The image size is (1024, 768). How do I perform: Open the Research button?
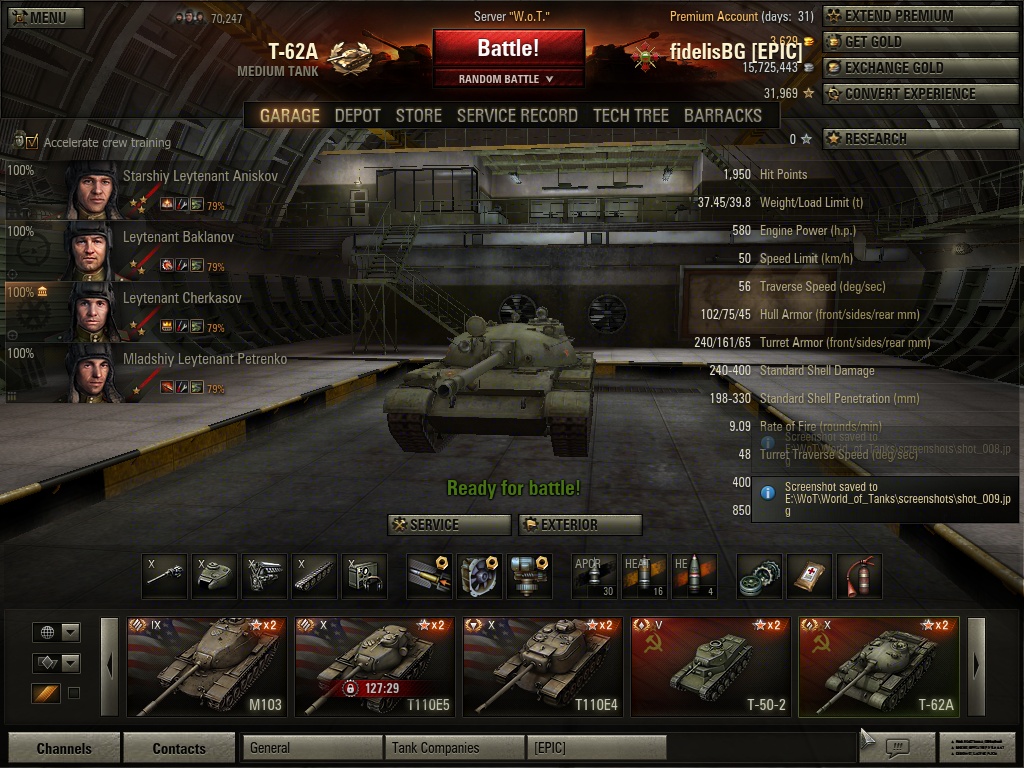coord(921,139)
